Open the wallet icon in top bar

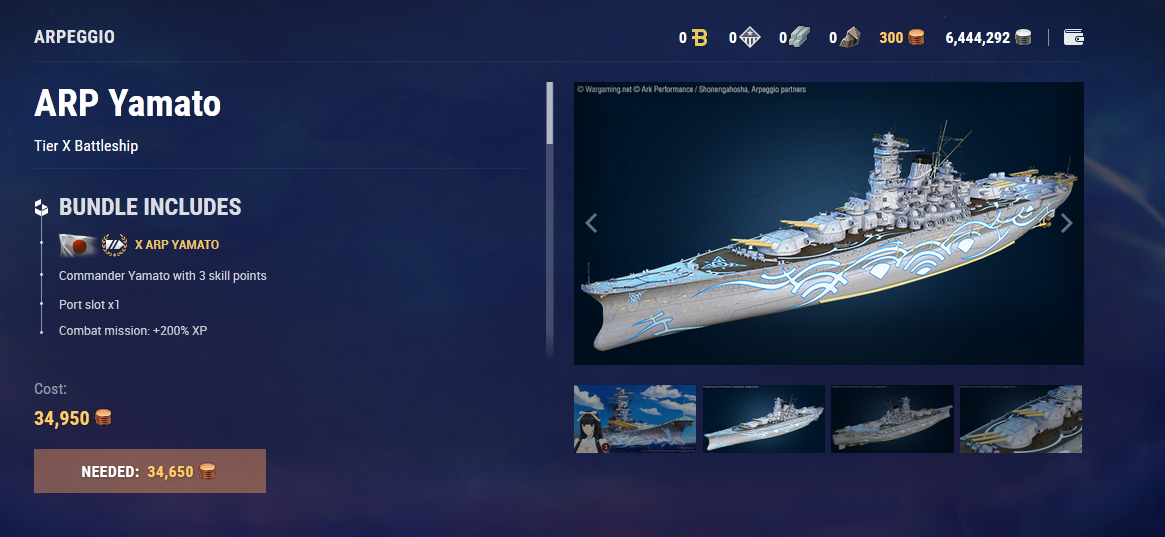coord(1074,38)
